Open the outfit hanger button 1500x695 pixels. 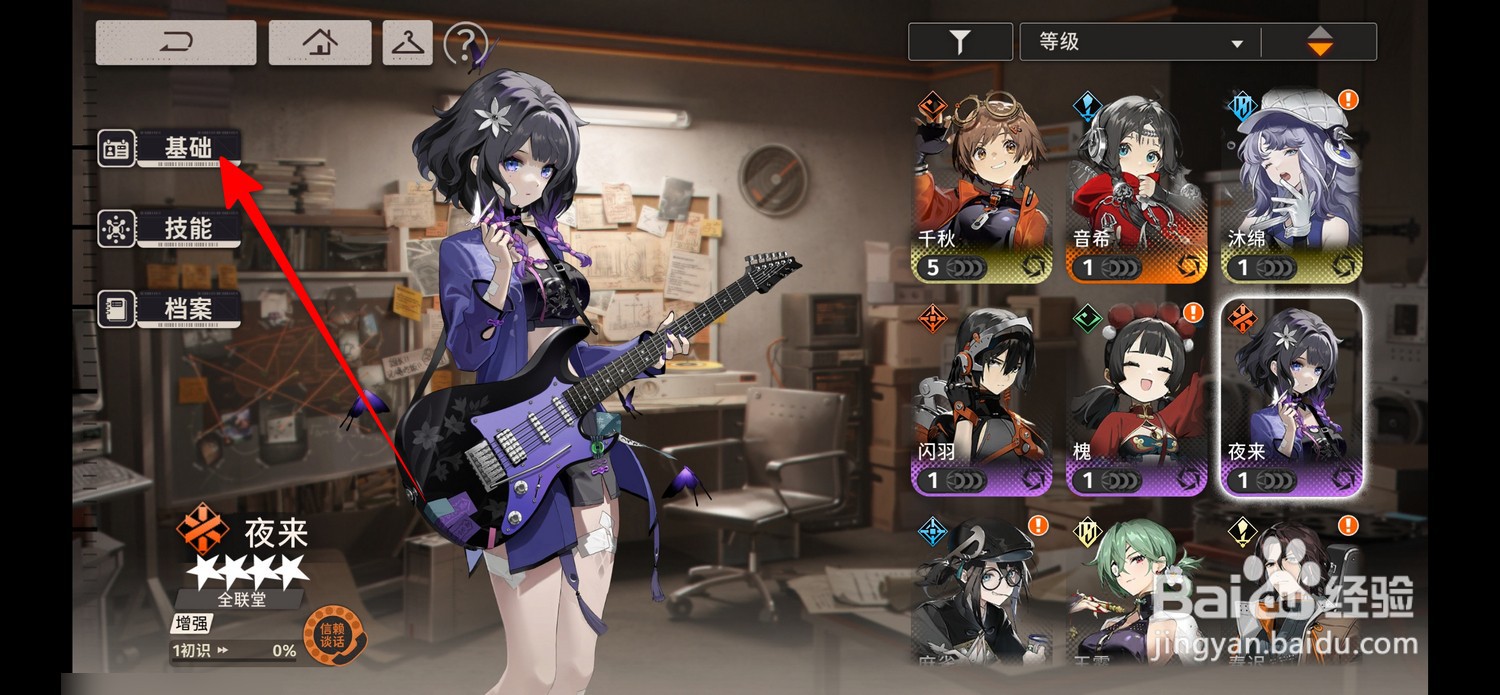[x=407, y=43]
